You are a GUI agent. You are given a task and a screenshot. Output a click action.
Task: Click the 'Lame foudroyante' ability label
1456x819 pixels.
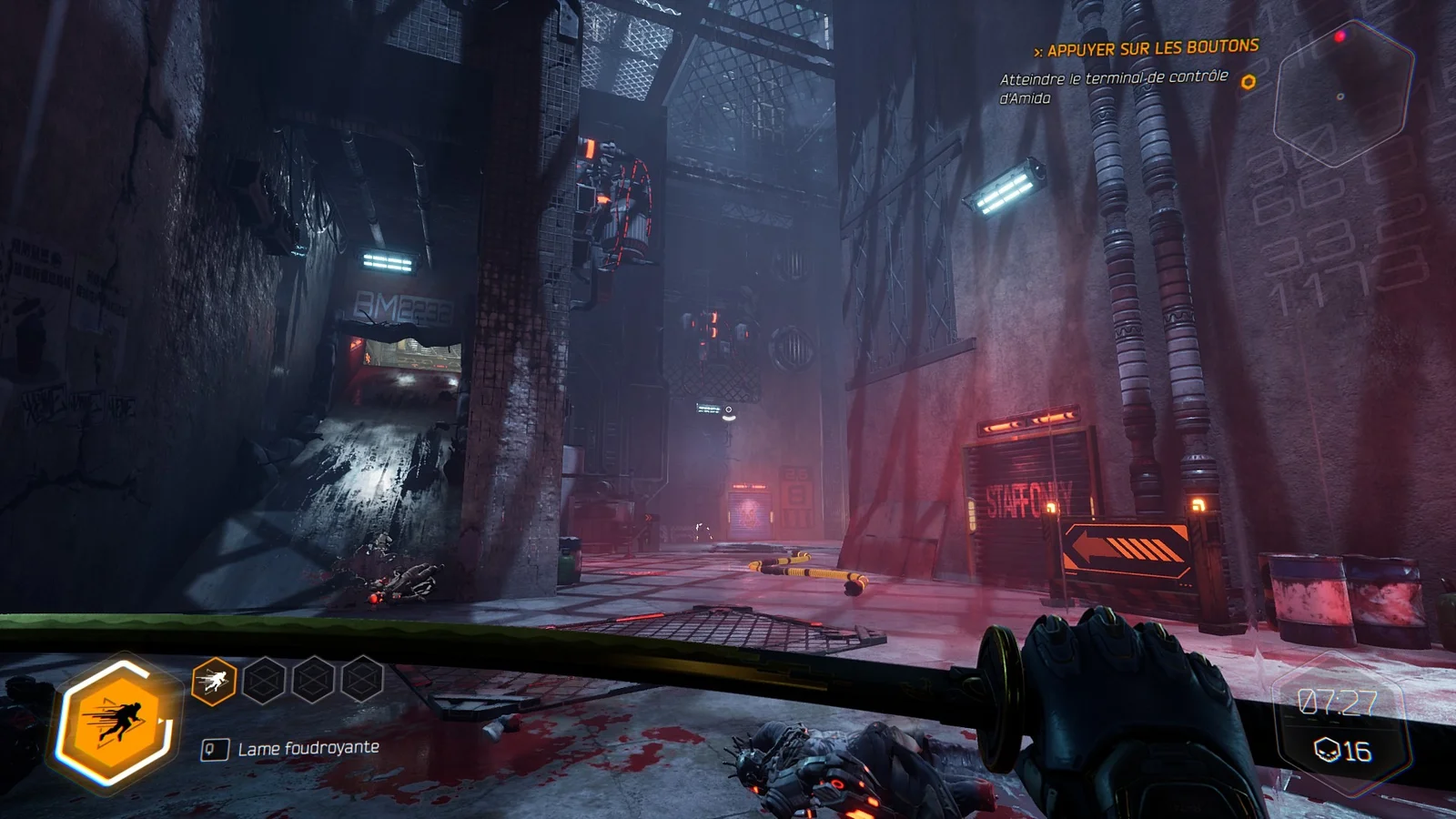pyautogui.click(x=308, y=749)
